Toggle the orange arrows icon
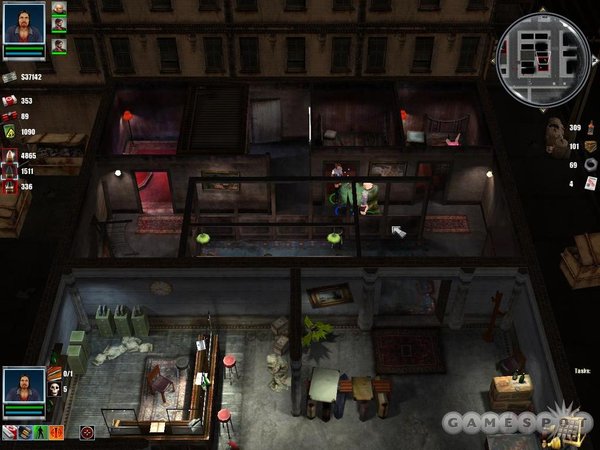Image resolution: width=600 pixels, height=450 pixels. coord(58,432)
